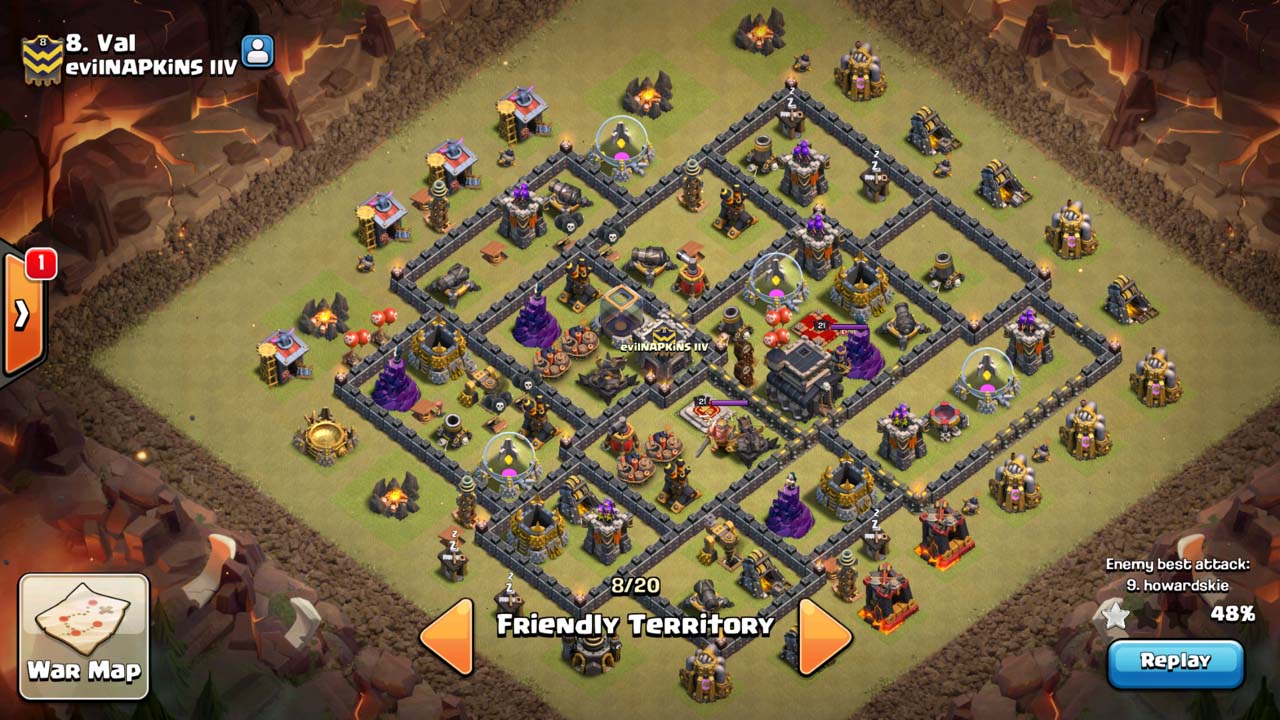The width and height of the screenshot is (1280, 720).
Task: Go to the previous war base
Action: tap(447, 637)
